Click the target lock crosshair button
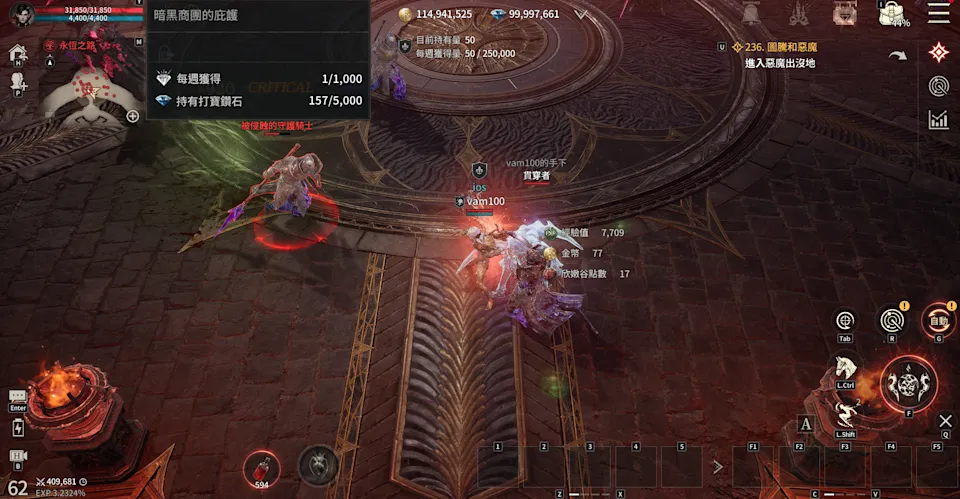Viewport: 960px width, 499px height. pos(845,320)
